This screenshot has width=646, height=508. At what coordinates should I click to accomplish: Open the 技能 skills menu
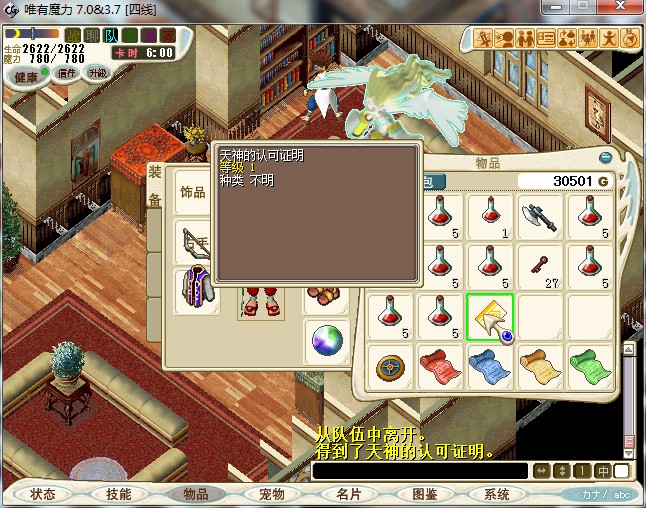(x=119, y=494)
